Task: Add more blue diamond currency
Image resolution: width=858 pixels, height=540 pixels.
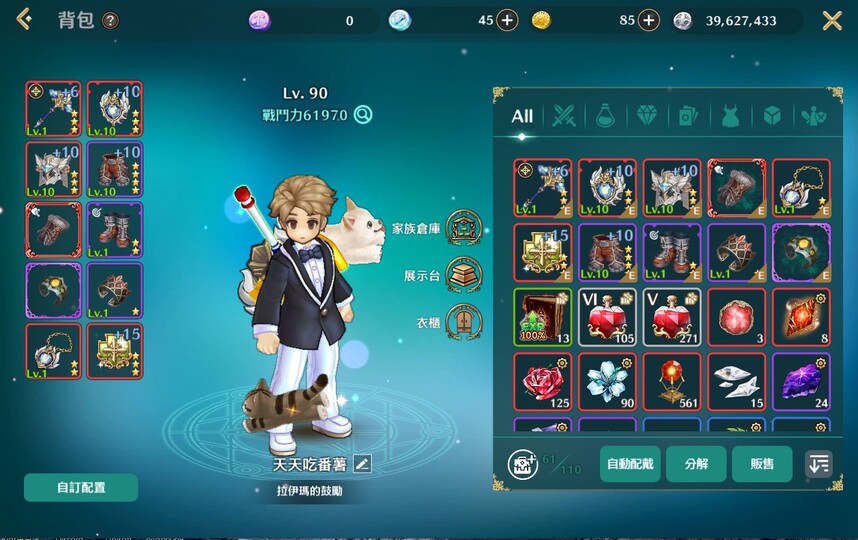Action: coord(507,21)
